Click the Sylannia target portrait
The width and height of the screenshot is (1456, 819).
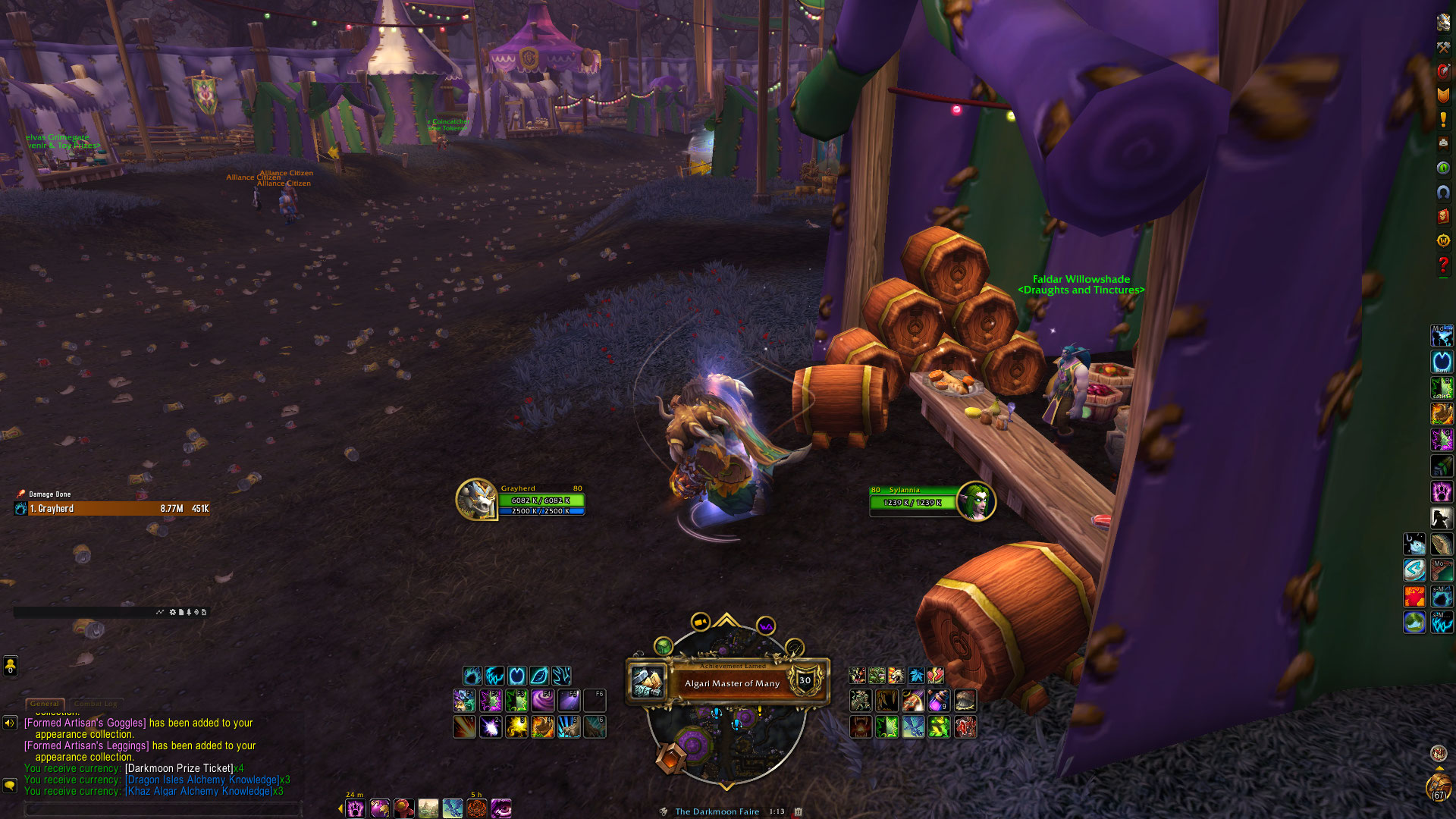975,501
